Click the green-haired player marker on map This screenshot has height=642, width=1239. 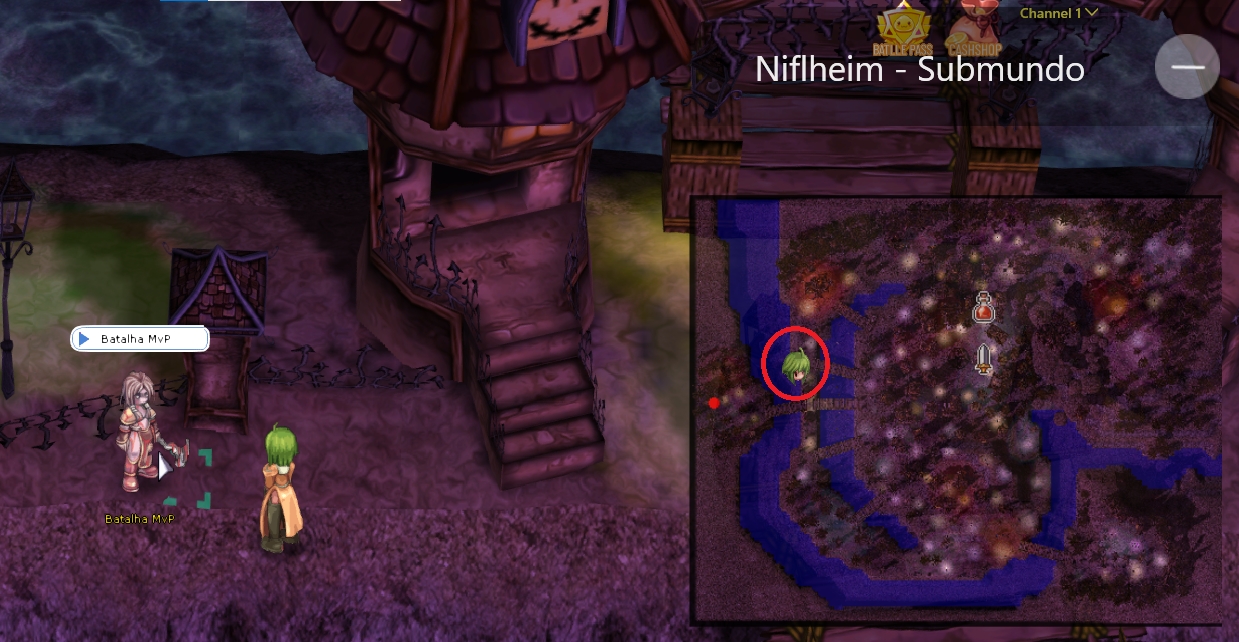797,365
